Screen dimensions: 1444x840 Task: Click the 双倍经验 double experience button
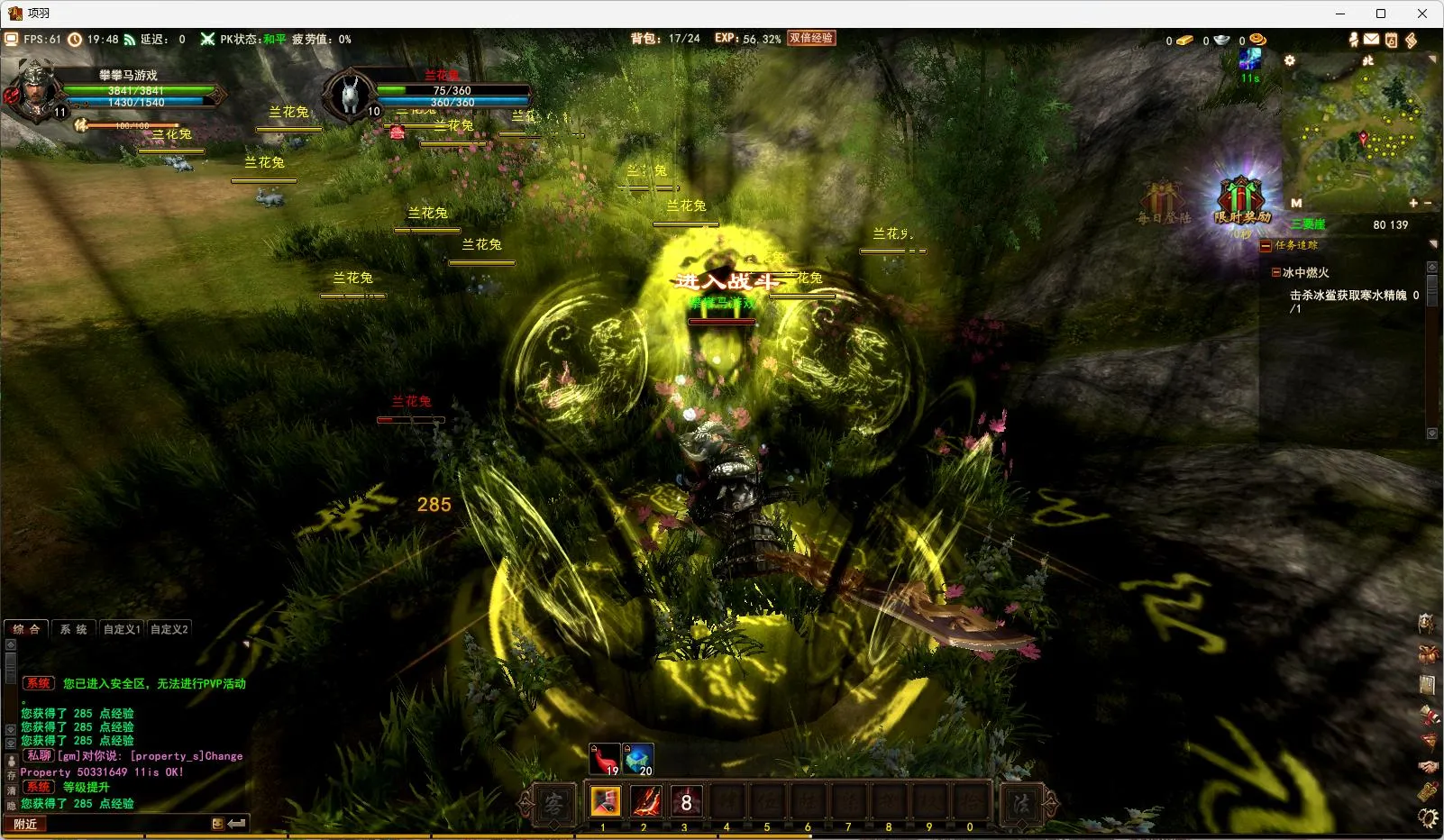coord(811,38)
